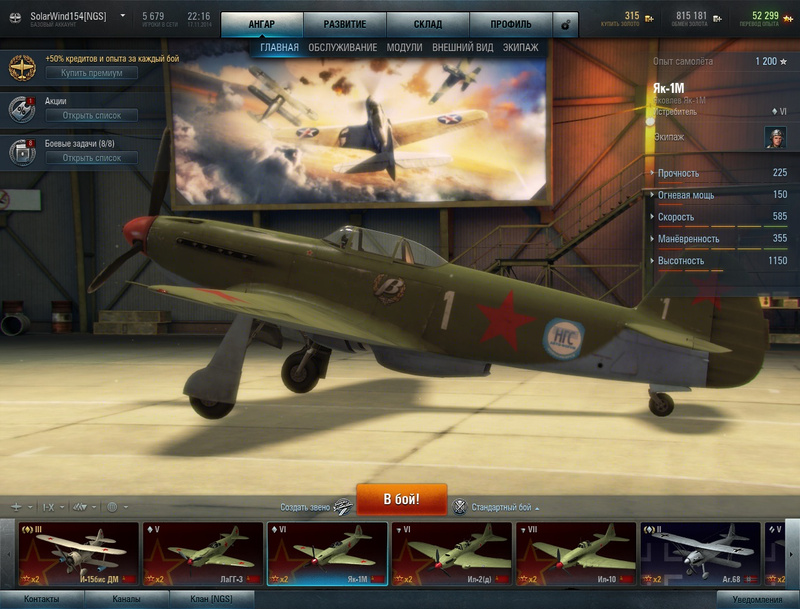This screenshot has height=609, width=800.
Task: Select the Ar.68 plane card
Action: tap(700, 554)
